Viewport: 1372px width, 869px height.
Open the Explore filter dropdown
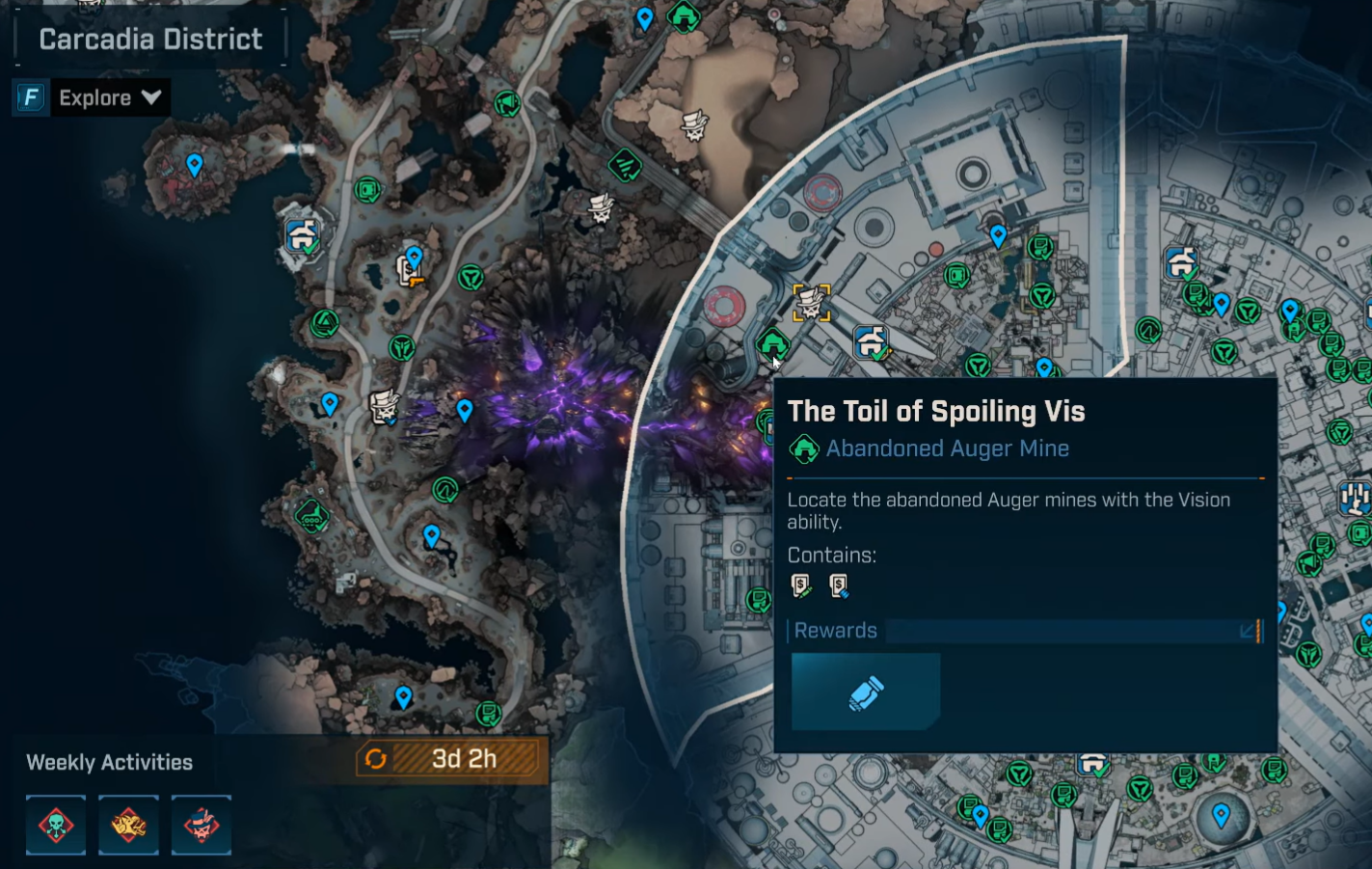(108, 97)
